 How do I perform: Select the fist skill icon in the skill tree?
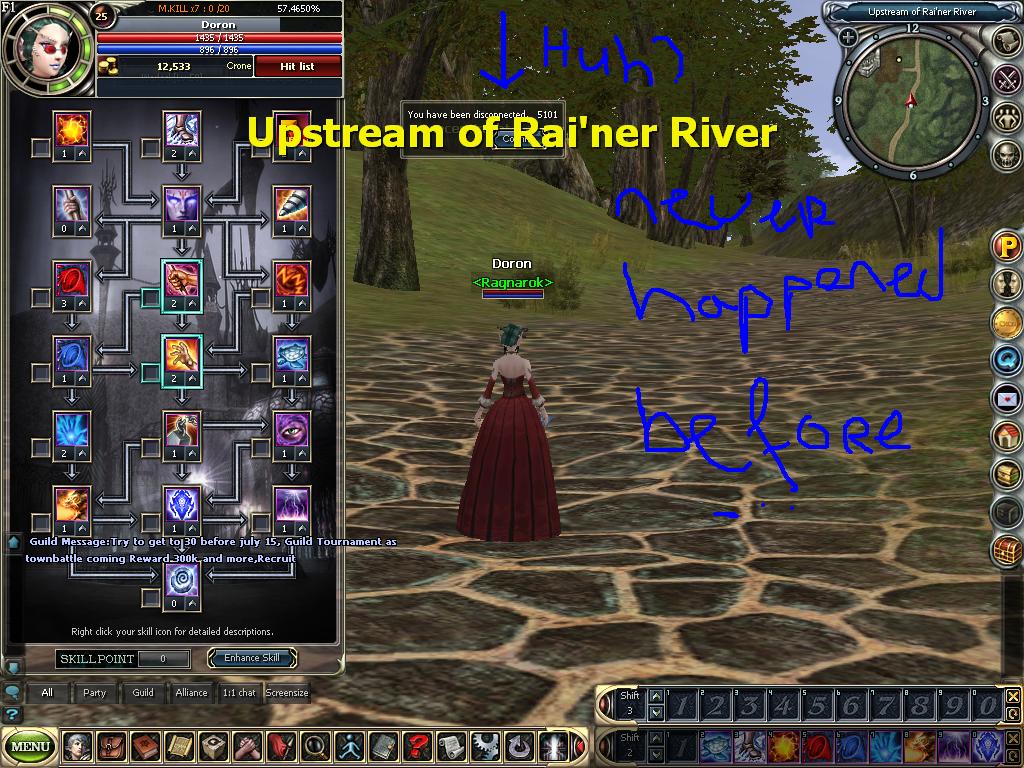(x=182, y=279)
